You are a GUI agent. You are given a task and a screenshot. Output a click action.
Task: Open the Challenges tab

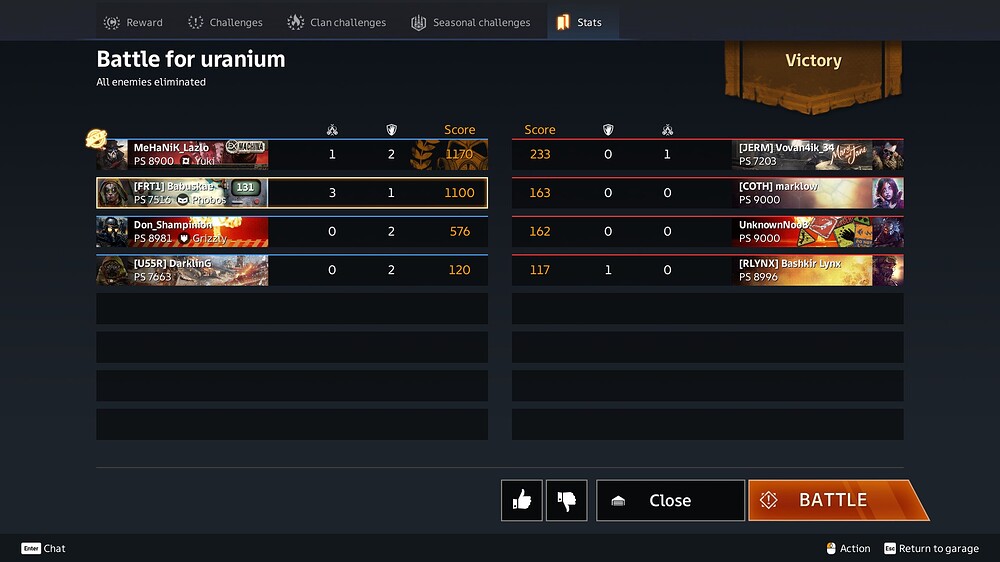pyautogui.click(x=225, y=22)
